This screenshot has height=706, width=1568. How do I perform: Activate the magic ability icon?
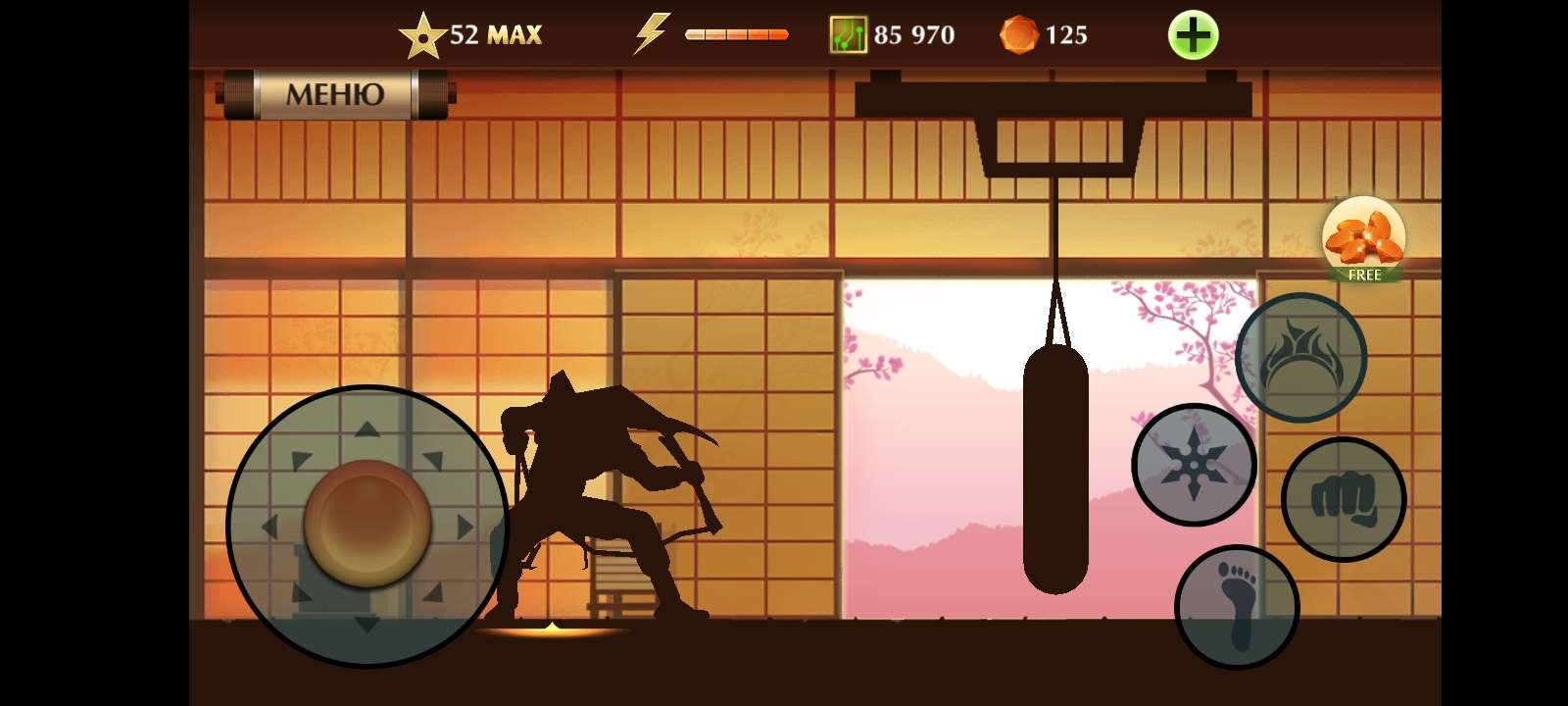pyautogui.click(x=1301, y=357)
